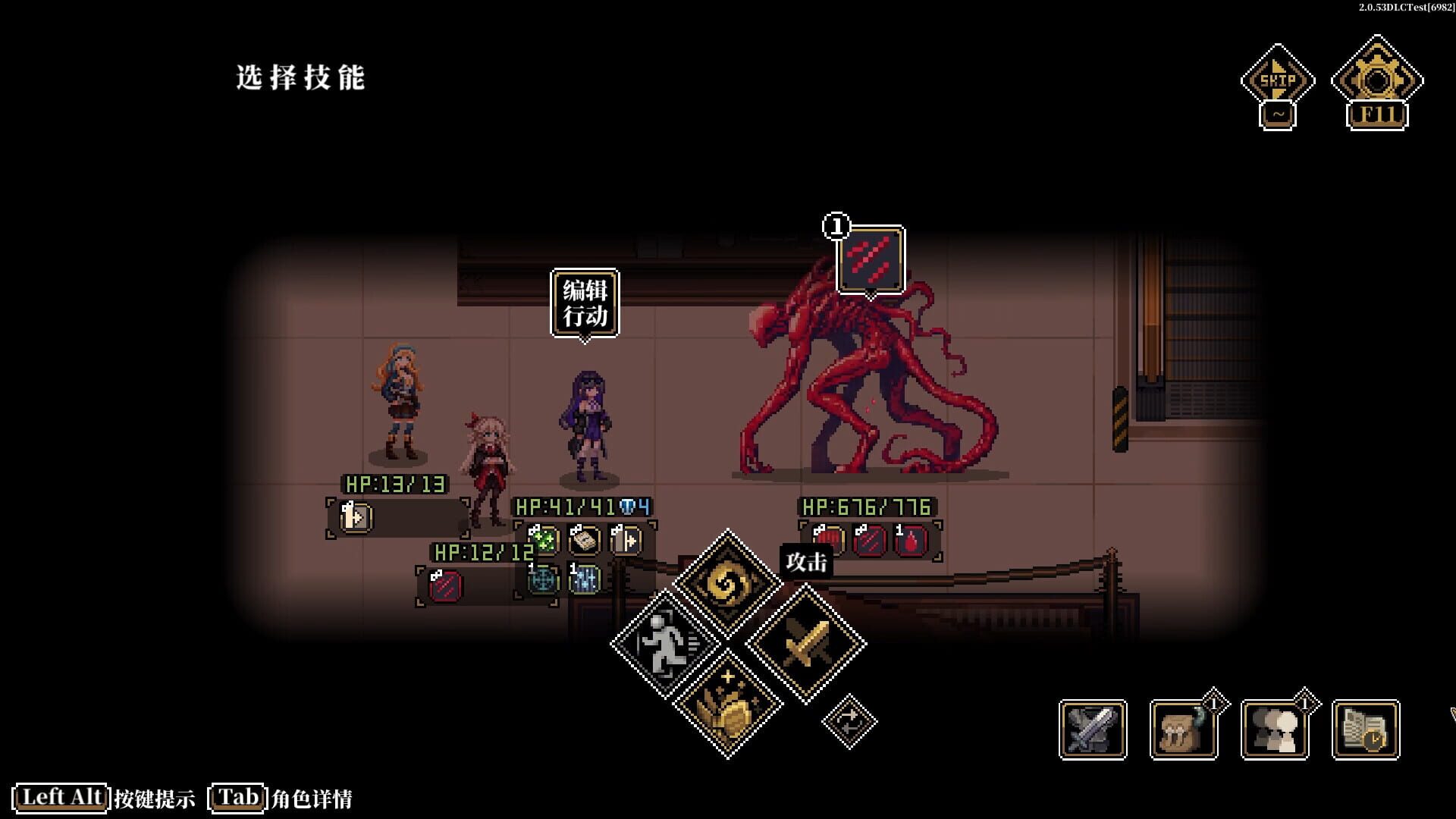The width and height of the screenshot is (1456, 819).
Task: Click the swap arrows icon below the attack skill
Action: click(x=851, y=720)
